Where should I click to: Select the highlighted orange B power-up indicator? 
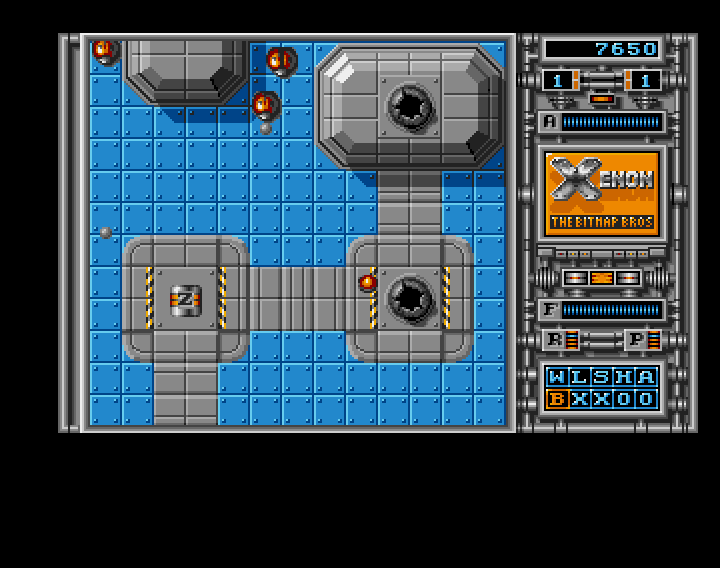pos(558,399)
